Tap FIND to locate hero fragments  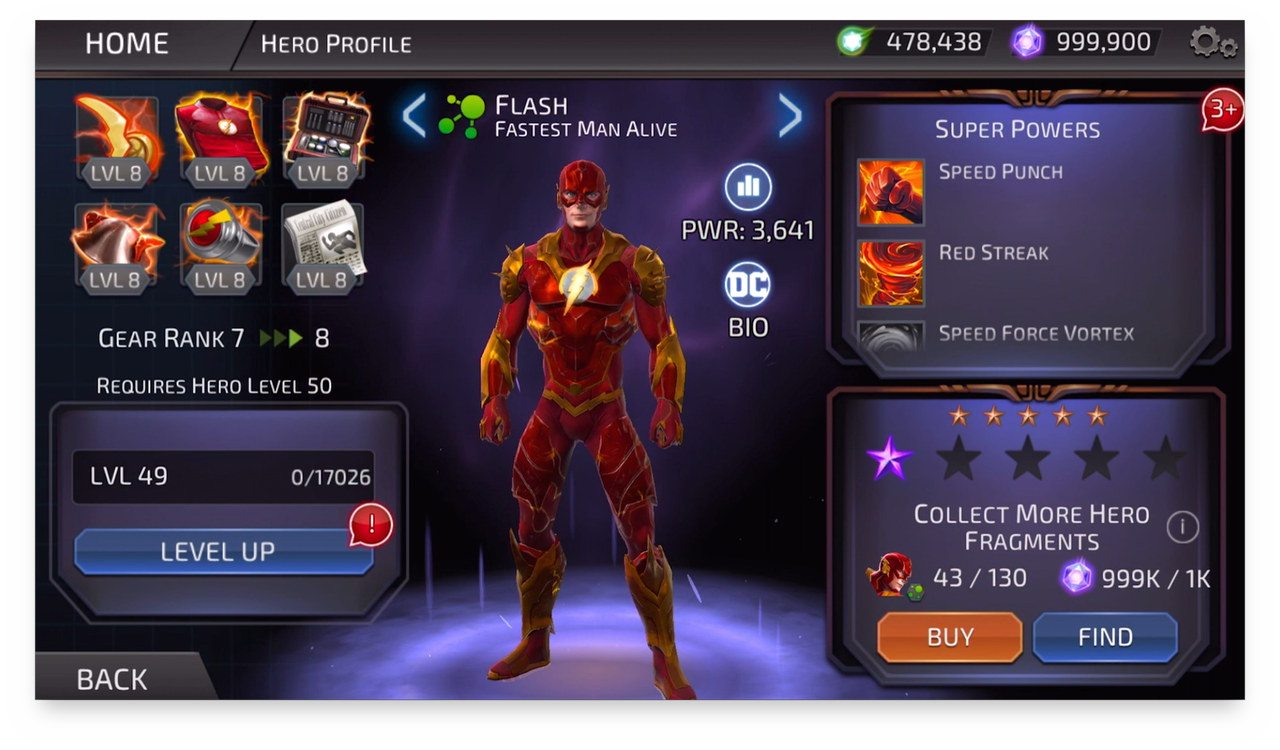click(1104, 637)
